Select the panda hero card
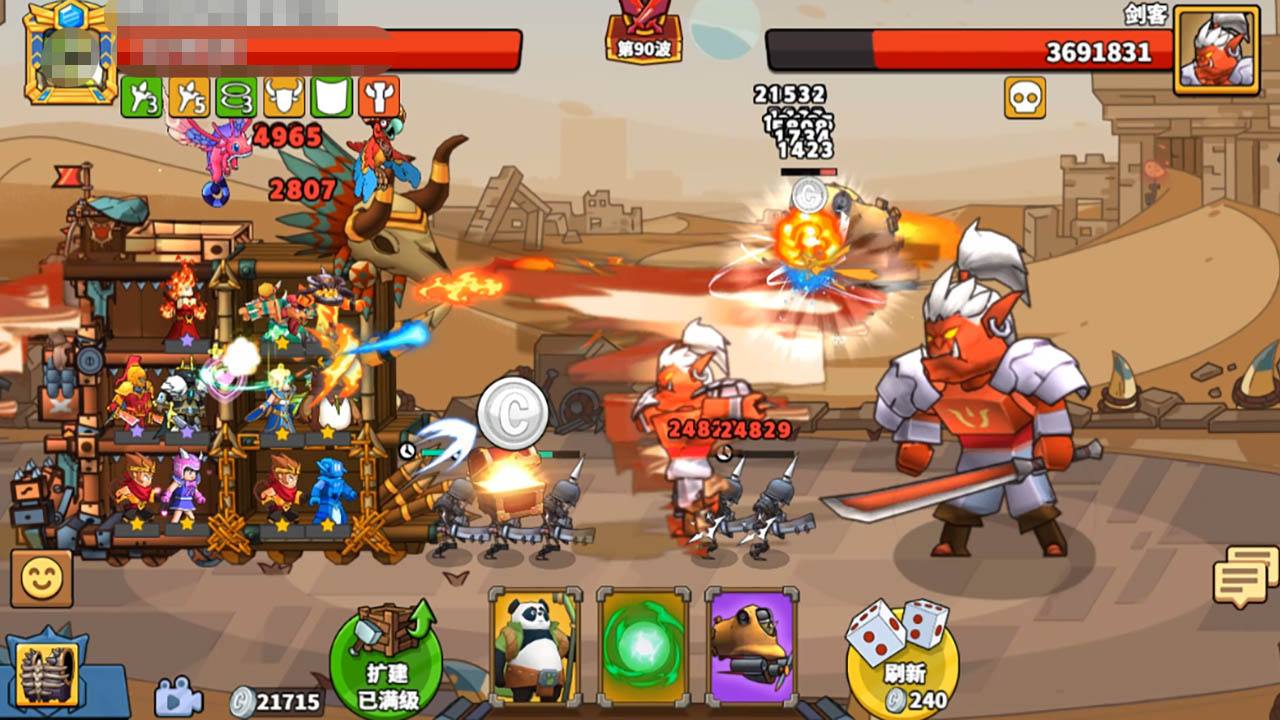1280x720 pixels. (x=535, y=645)
